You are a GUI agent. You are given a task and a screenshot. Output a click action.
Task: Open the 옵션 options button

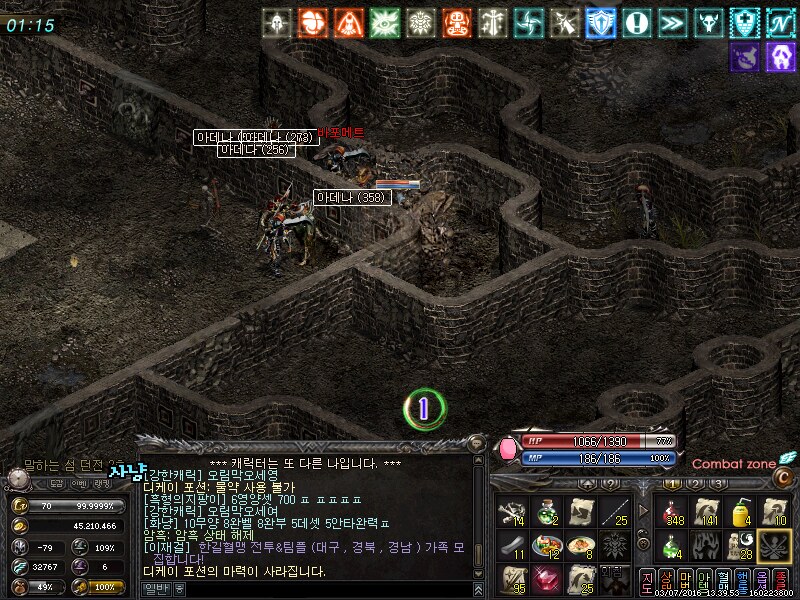tap(761, 581)
